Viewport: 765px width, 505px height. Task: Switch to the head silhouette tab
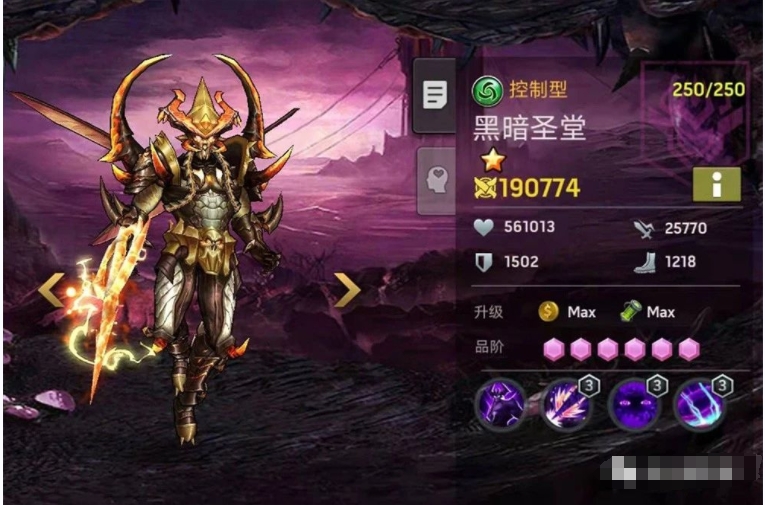coord(435,182)
